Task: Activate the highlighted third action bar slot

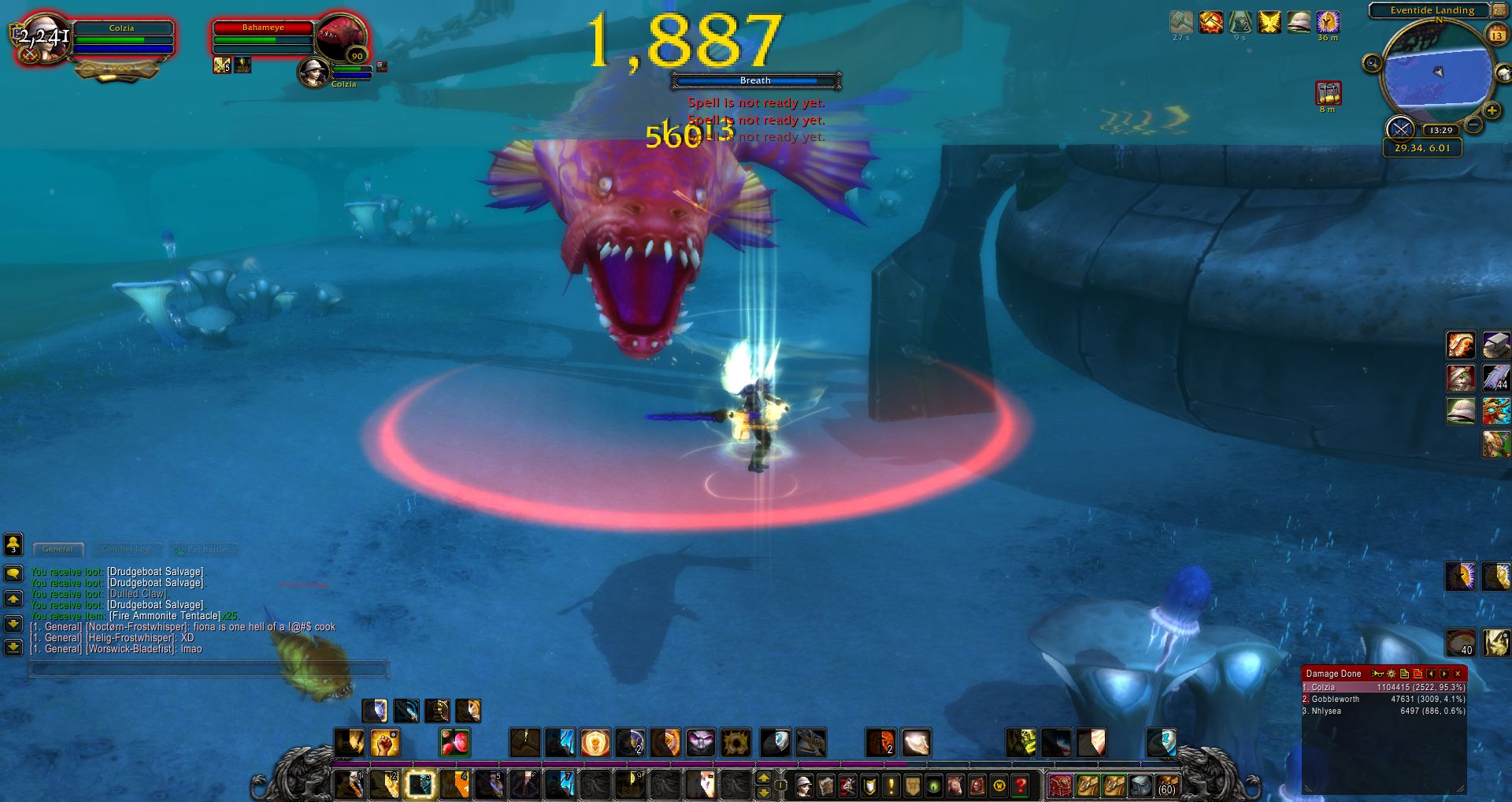Action: click(x=420, y=785)
